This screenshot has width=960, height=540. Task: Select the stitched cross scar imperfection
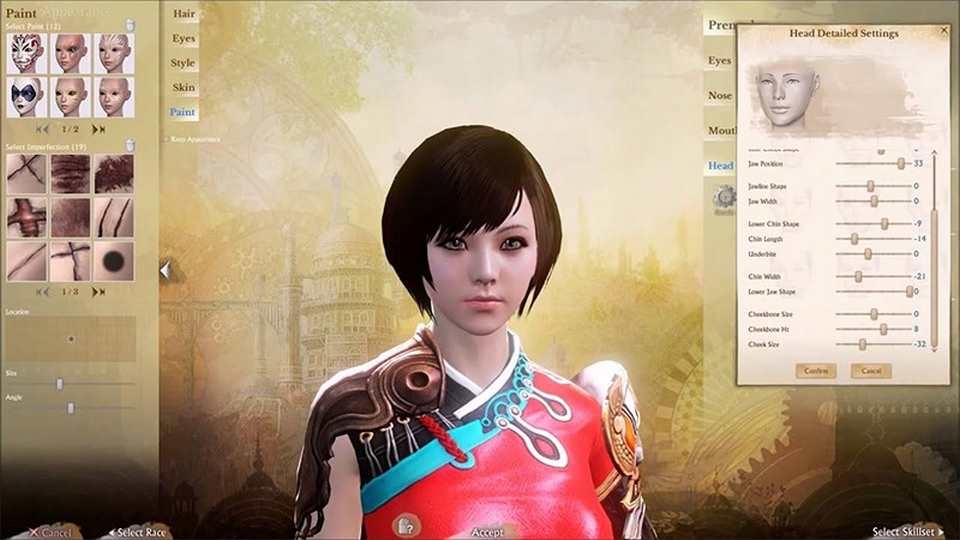click(27, 217)
